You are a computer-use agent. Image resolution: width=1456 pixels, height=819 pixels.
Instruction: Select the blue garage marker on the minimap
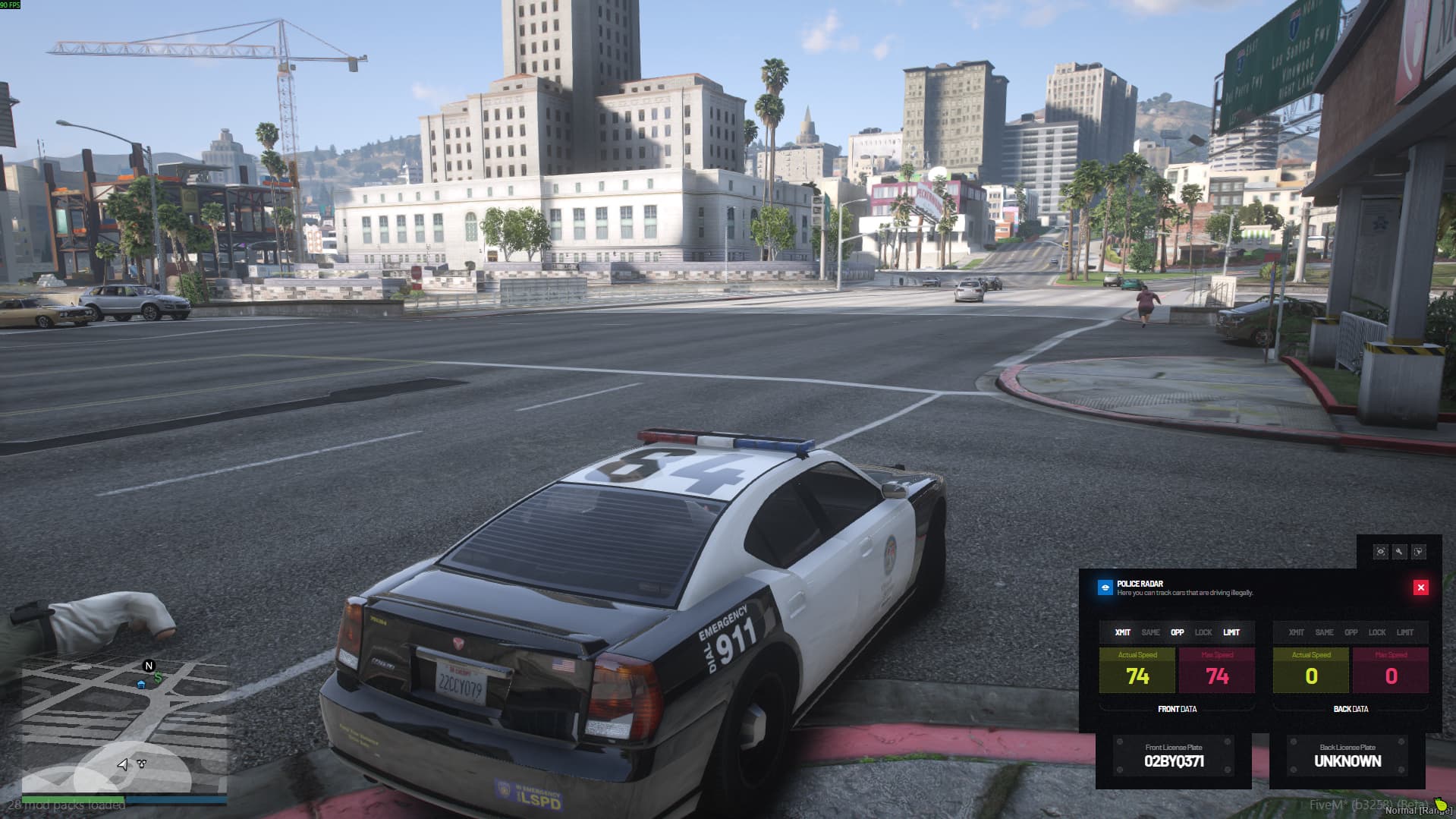(141, 684)
